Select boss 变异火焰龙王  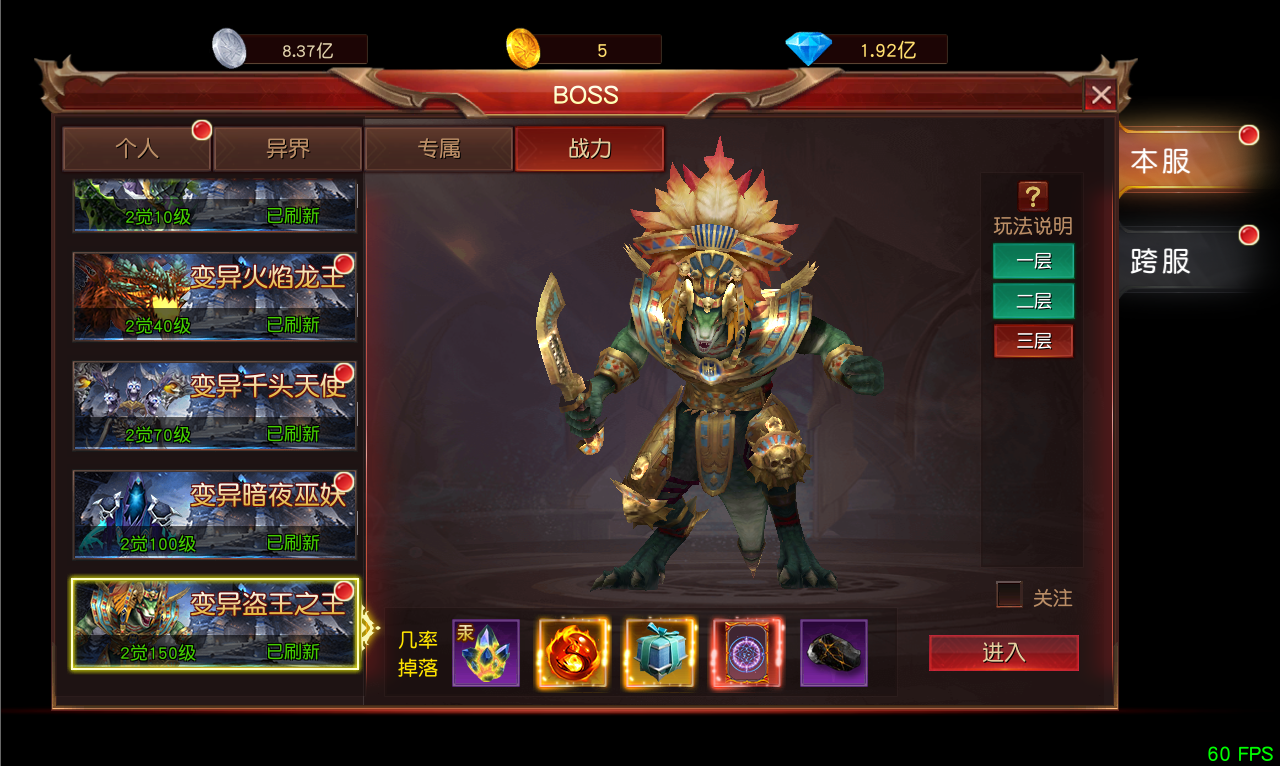[x=215, y=296]
